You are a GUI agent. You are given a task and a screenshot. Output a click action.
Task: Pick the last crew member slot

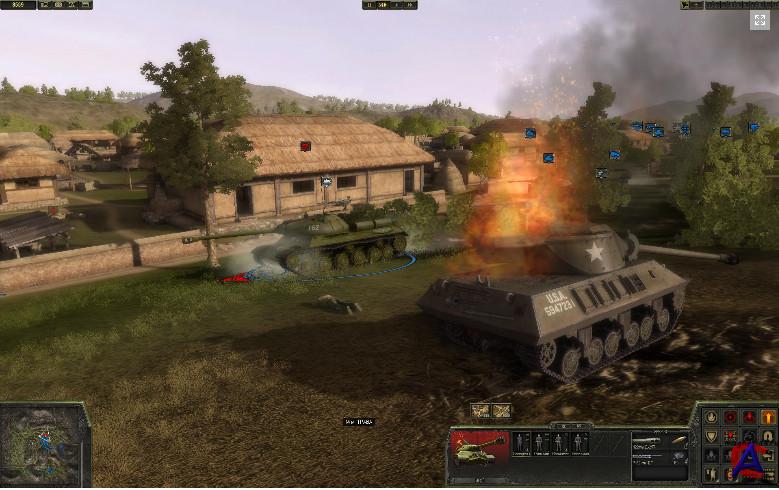click(578, 443)
